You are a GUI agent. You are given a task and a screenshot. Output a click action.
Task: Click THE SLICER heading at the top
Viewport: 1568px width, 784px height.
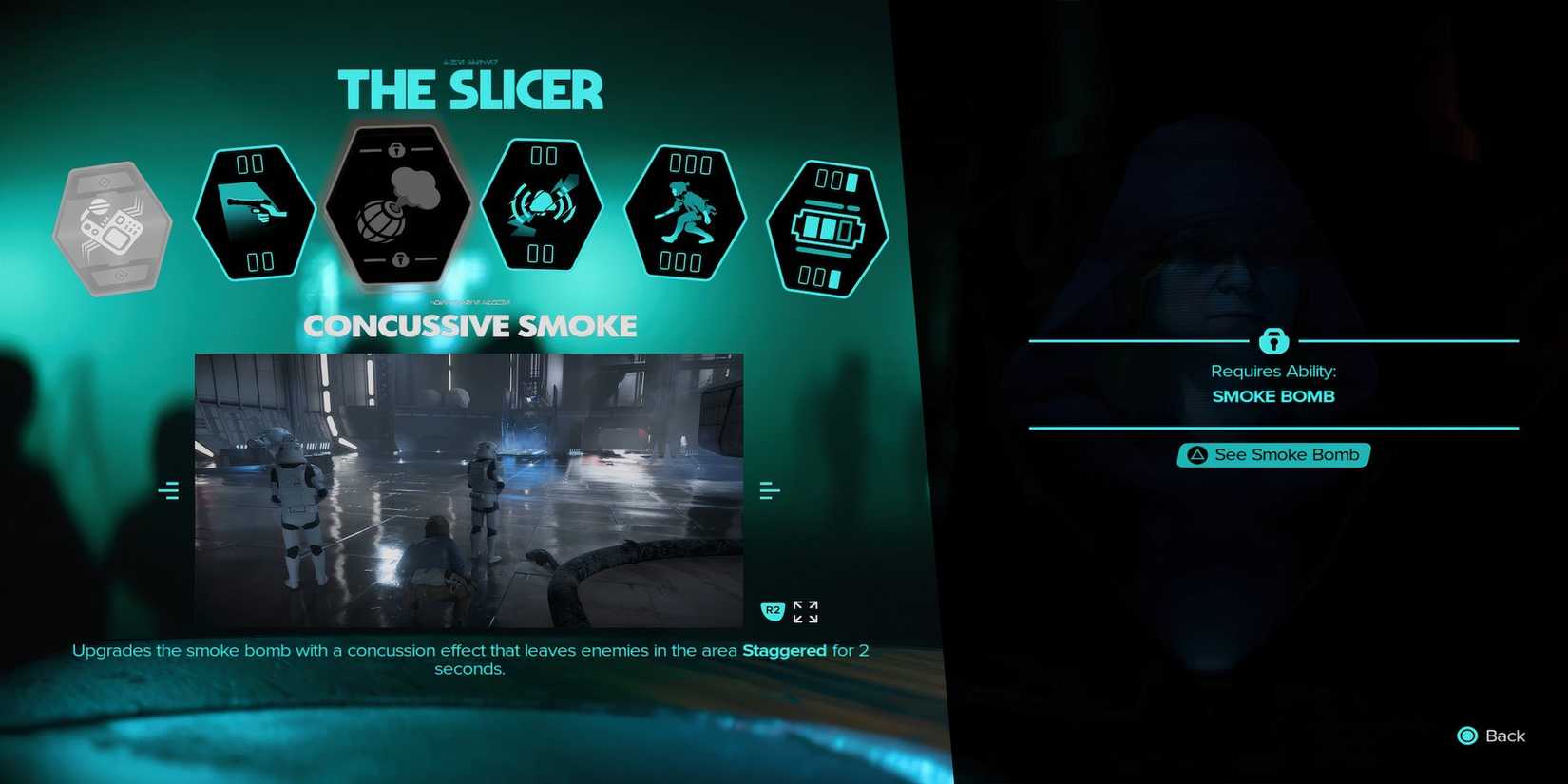coord(472,90)
